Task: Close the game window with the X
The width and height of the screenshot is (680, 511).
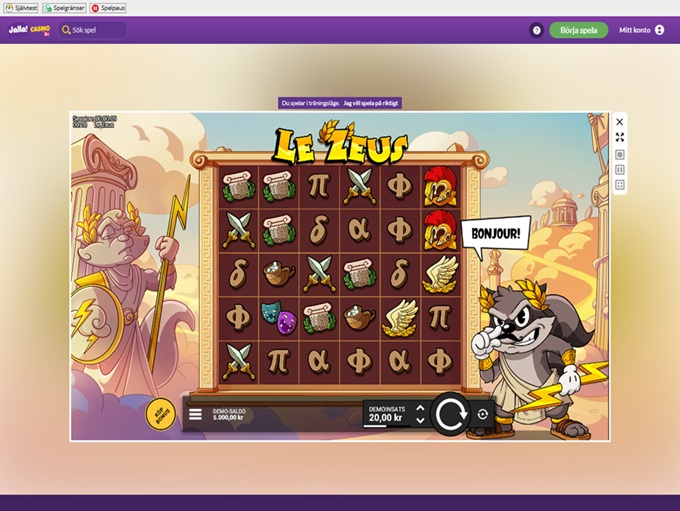Action: [x=620, y=122]
